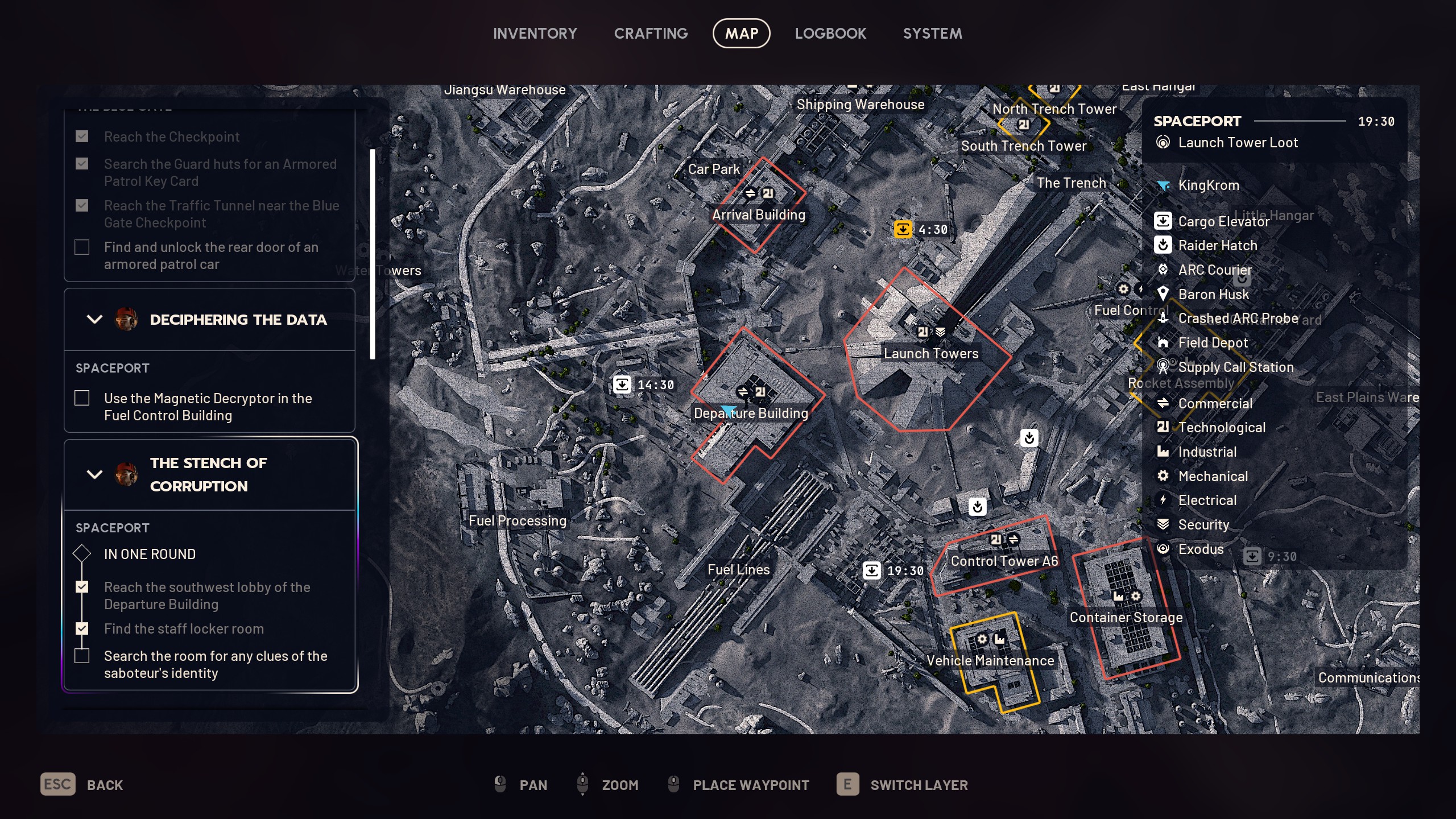Screen dimensions: 1456x819
Task: Switch to the Logbook tab
Action: 830,33
